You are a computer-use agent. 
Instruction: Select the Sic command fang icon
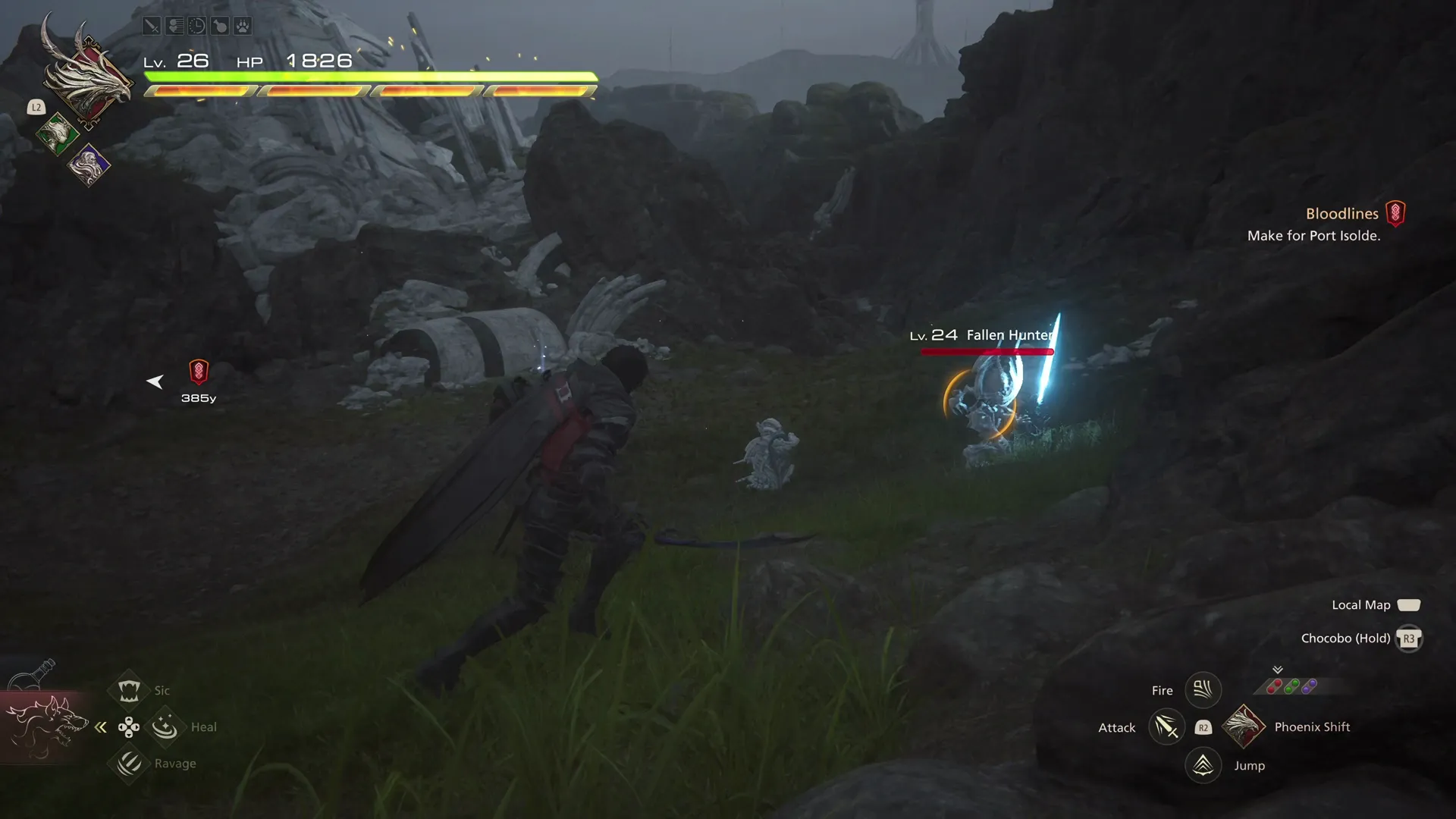tap(129, 689)
